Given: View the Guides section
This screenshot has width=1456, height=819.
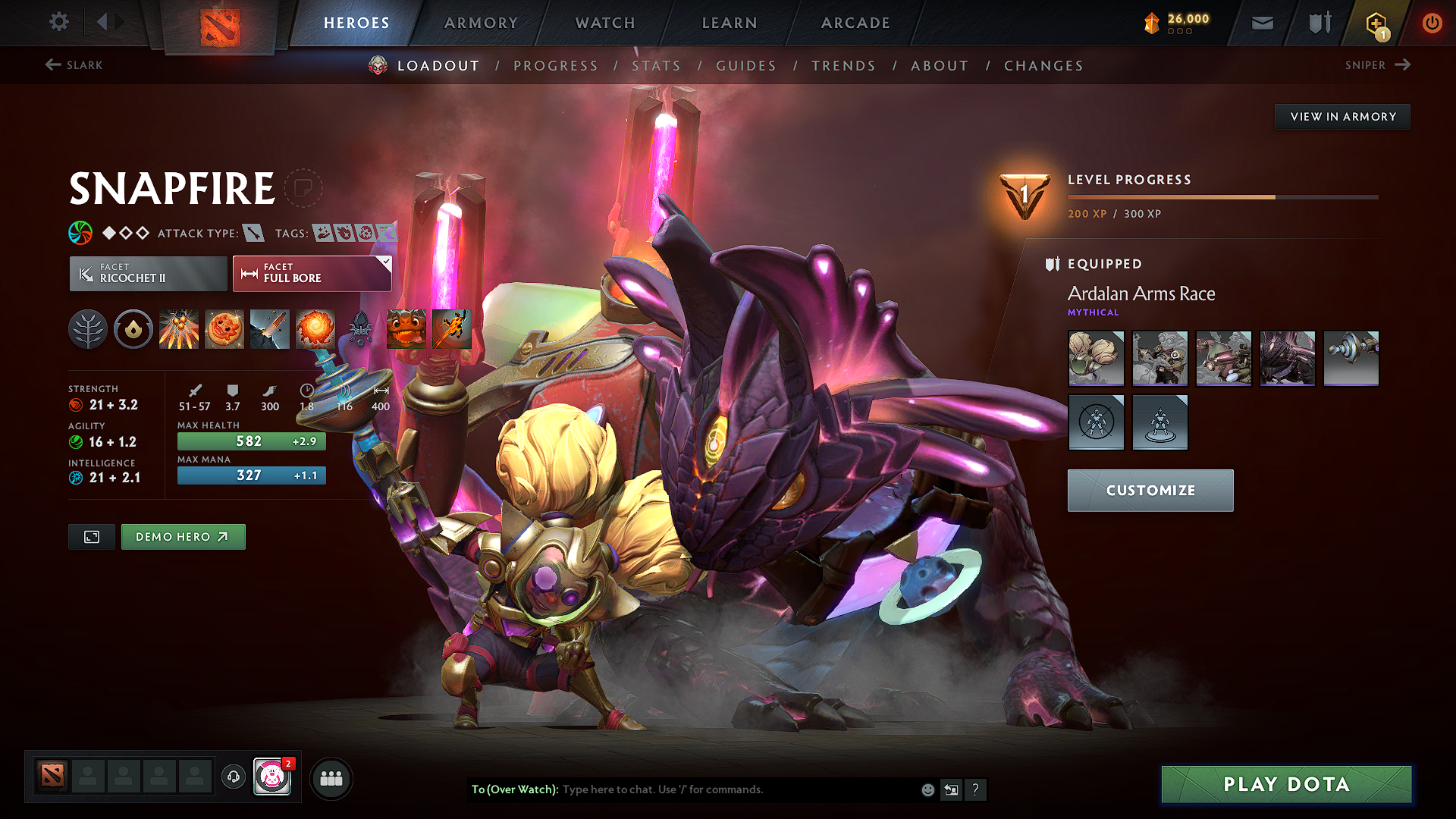Looking at the screenshot, I should pyautogui.click(x=746, y=66).
